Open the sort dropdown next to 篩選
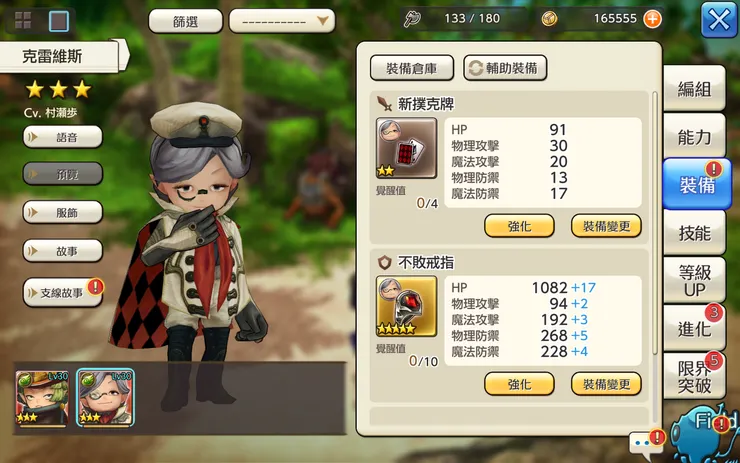Image resolution: width=740 pixels, height=463 pixels. [281, 20]
